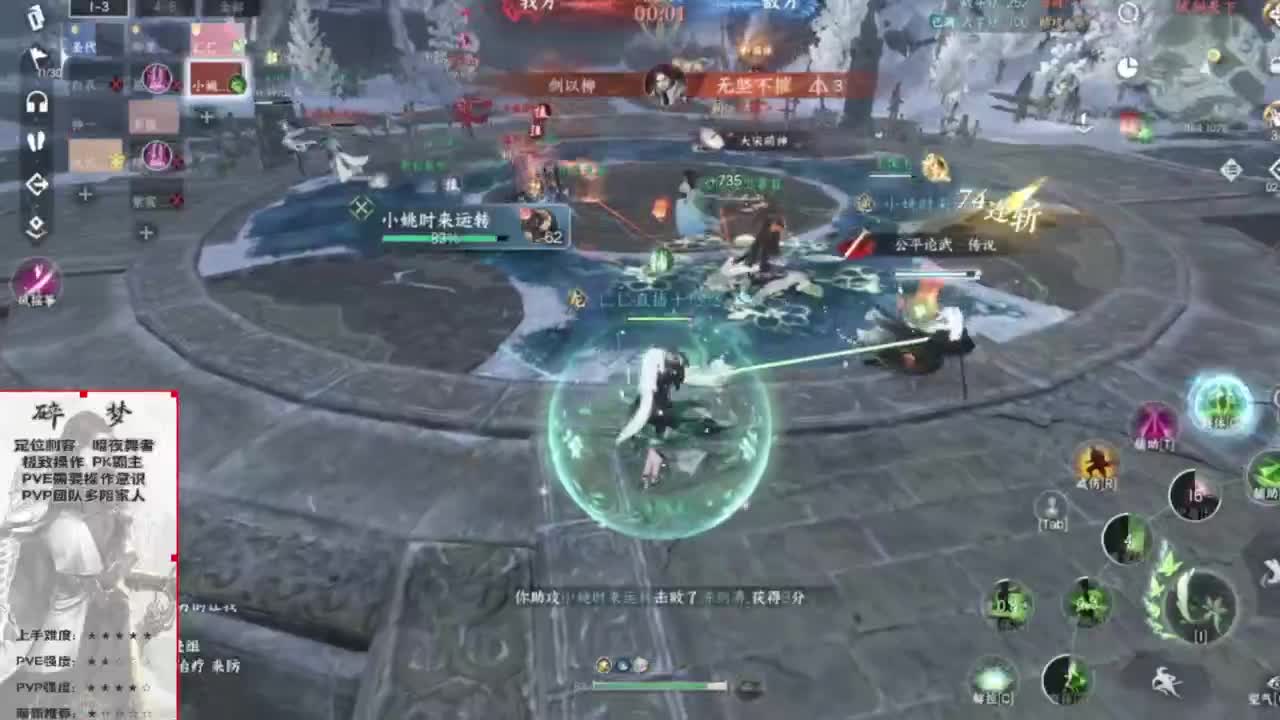Image resolution: width=1280 pixels, height=720 pixels.
Task: Trigger the 解控 skill bound to C
Action: (x=994, y=678)
